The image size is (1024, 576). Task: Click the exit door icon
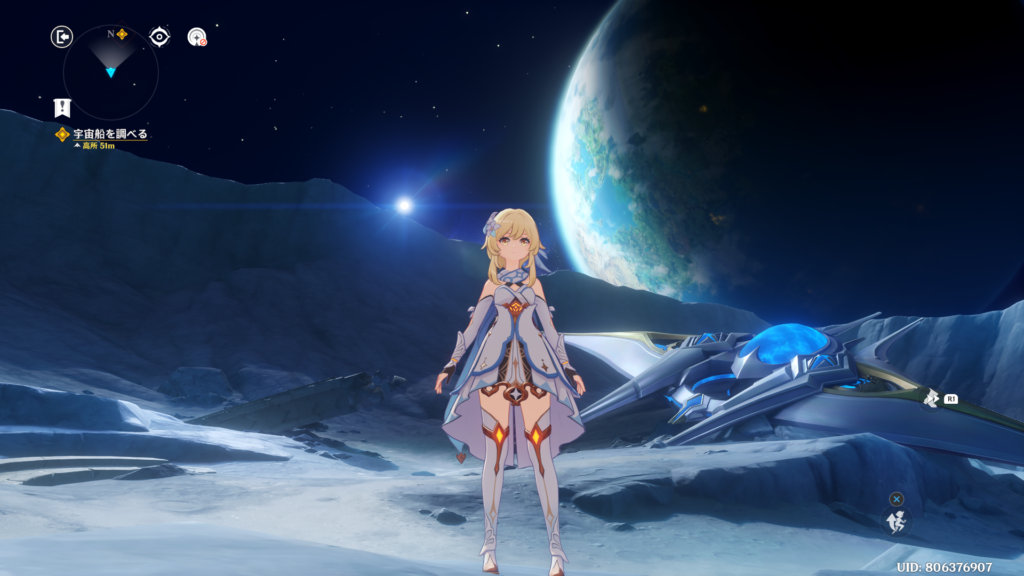coord(62,37)
